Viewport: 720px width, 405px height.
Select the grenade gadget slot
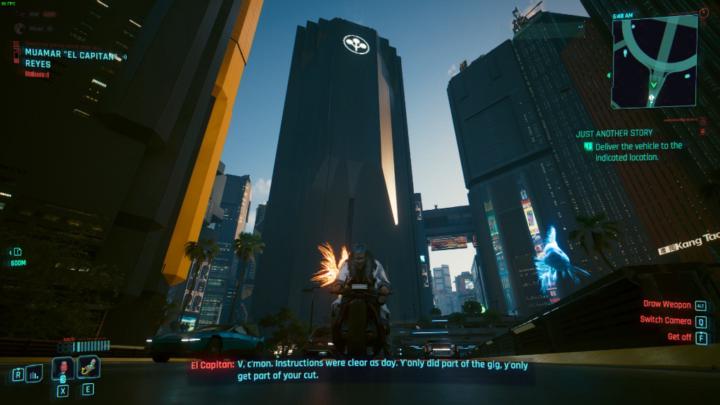pyautogui.click(x=88, y=368)
